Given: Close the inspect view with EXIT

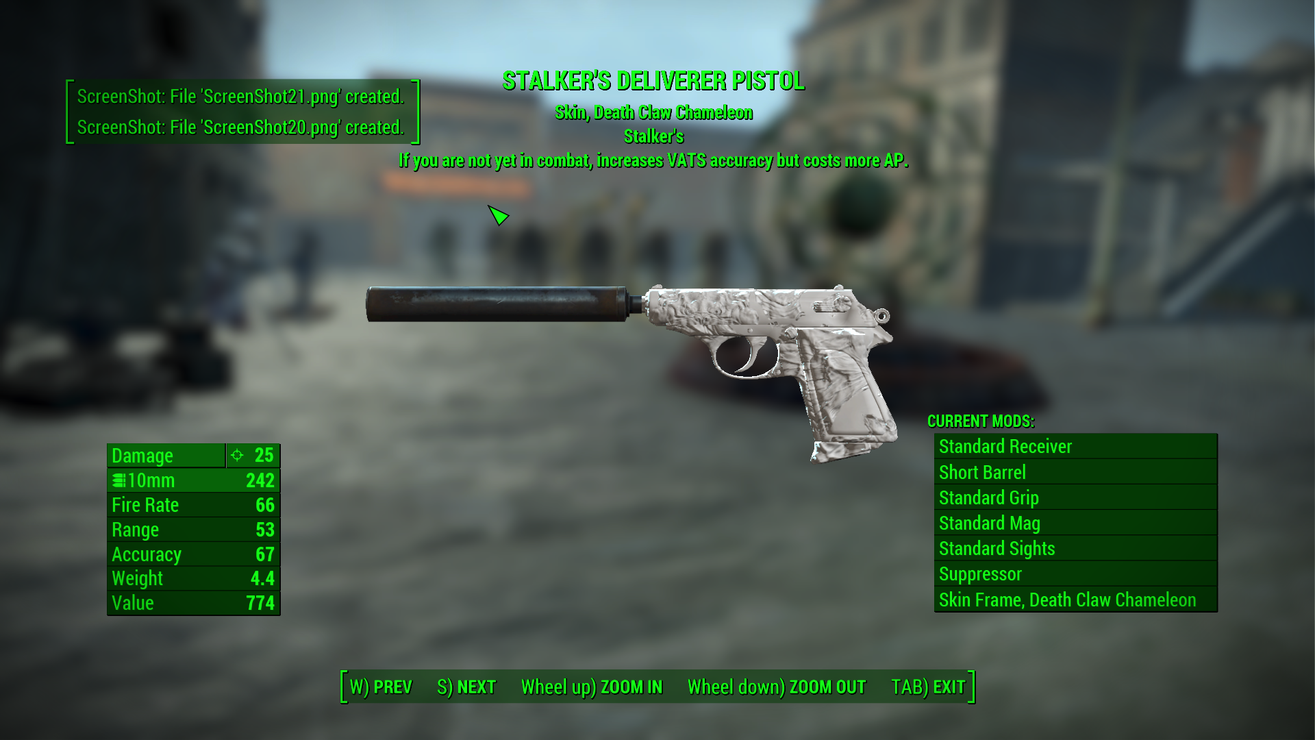Looking at the screenshot, I should click(x=928, y=687).
